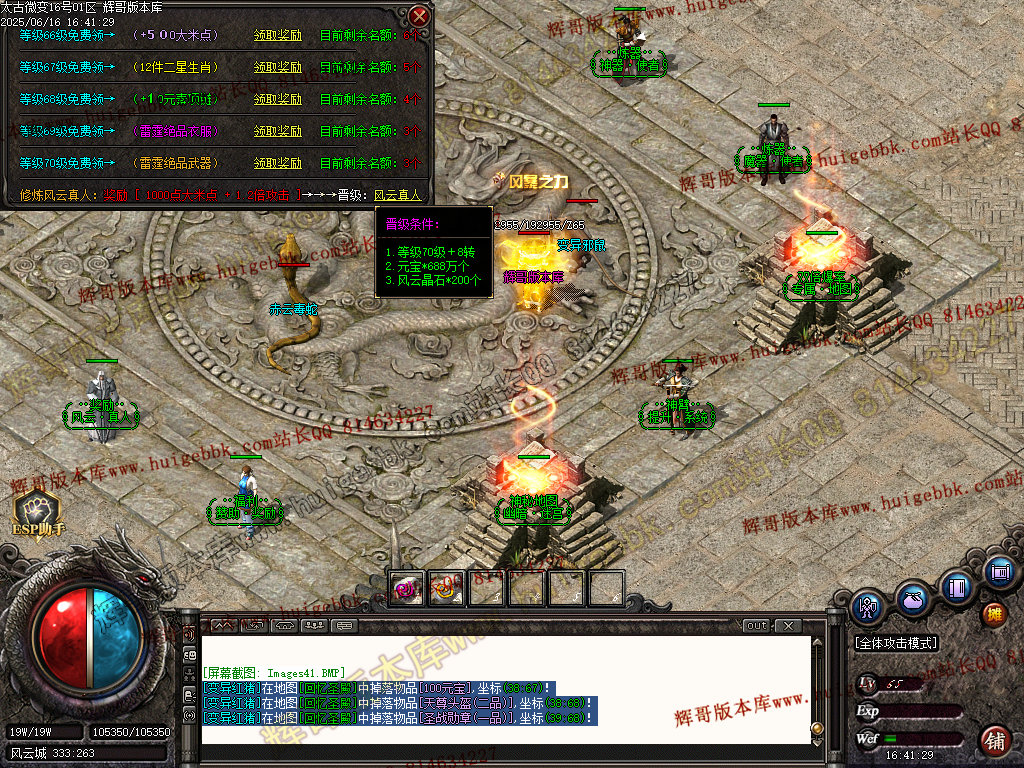1024x768 pixels.
Task: Click the 风云真人 promotion link
Action: pyautogui.click(x=398, y=196)
